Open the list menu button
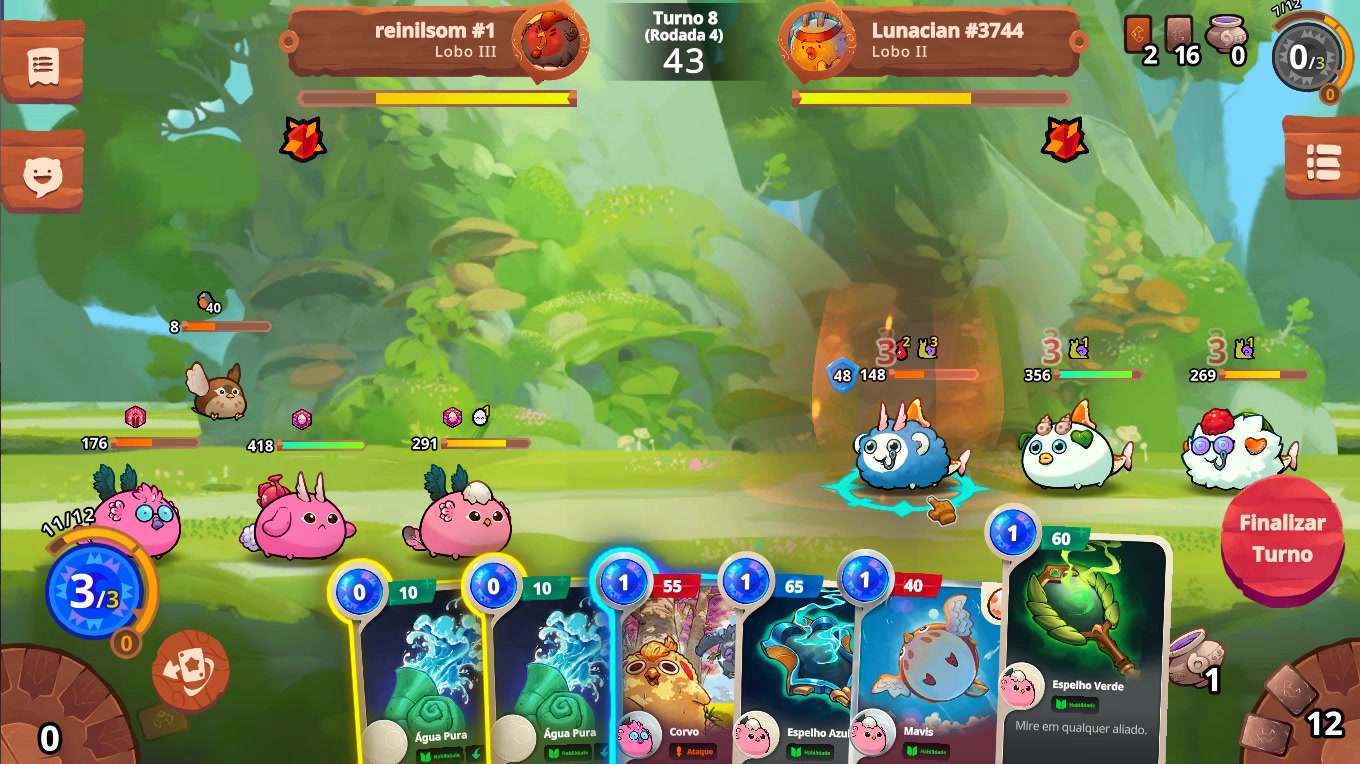This screenshot has height=764, width=1360. (1322, 162)
